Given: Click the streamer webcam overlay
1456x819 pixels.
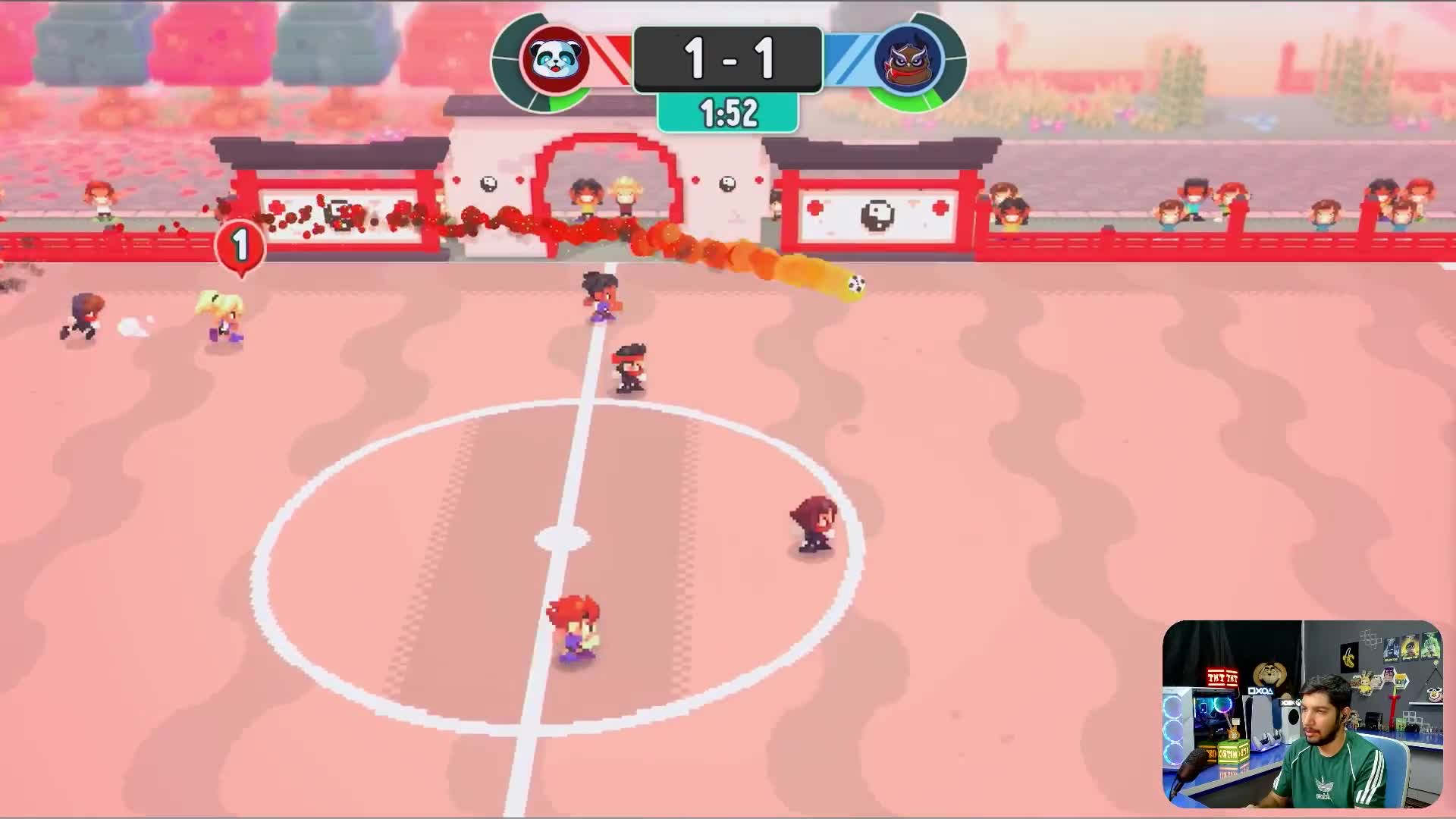Looking at the screenshot, I should click(1301, 714).
